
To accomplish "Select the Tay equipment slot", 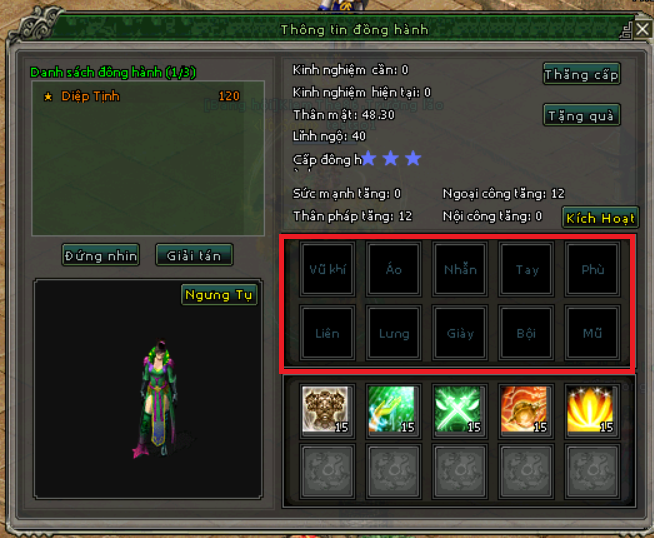I will pyautogui.click(x=526, y=270).
